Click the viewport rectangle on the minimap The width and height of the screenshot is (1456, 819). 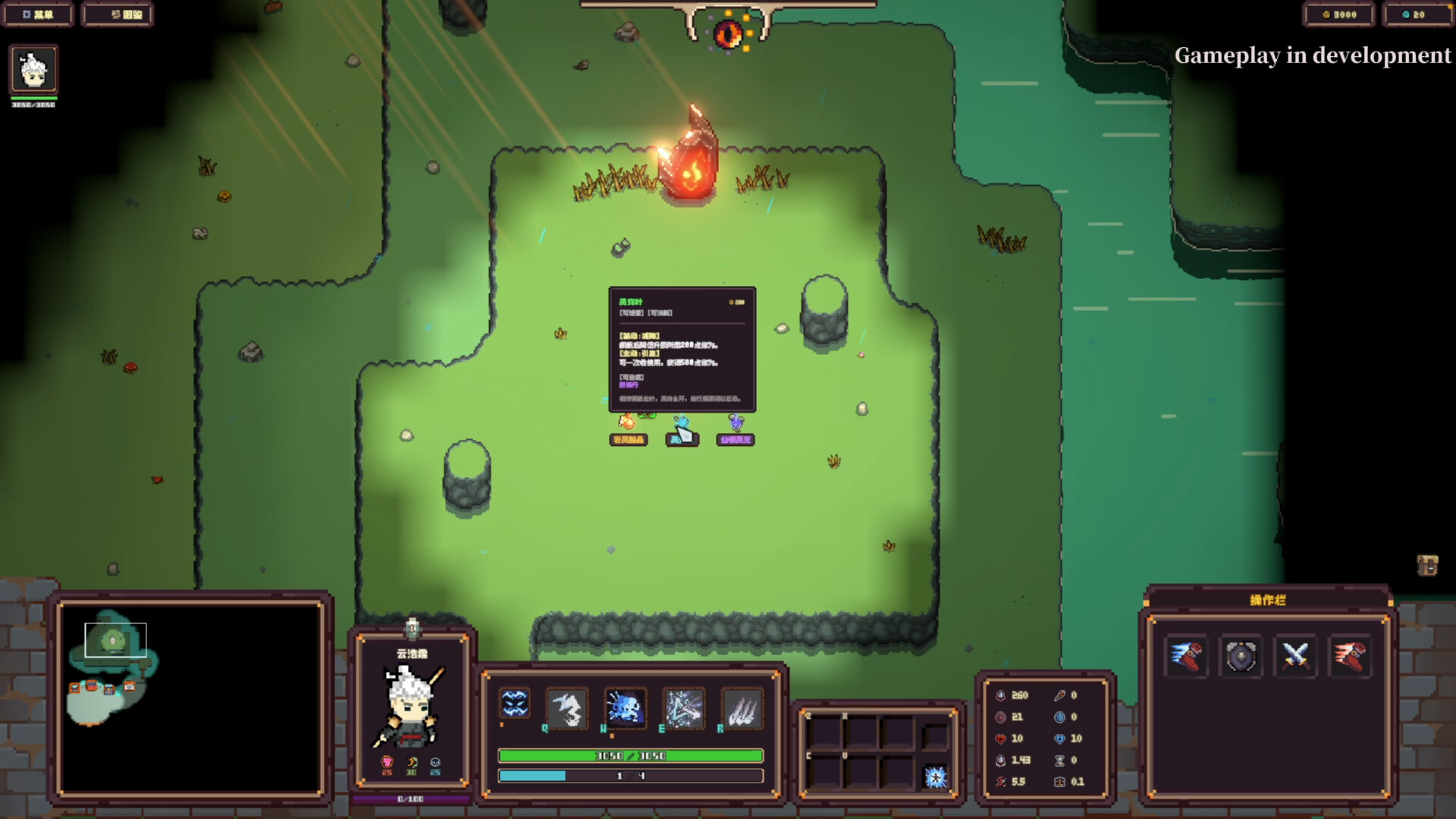[115, 641]
